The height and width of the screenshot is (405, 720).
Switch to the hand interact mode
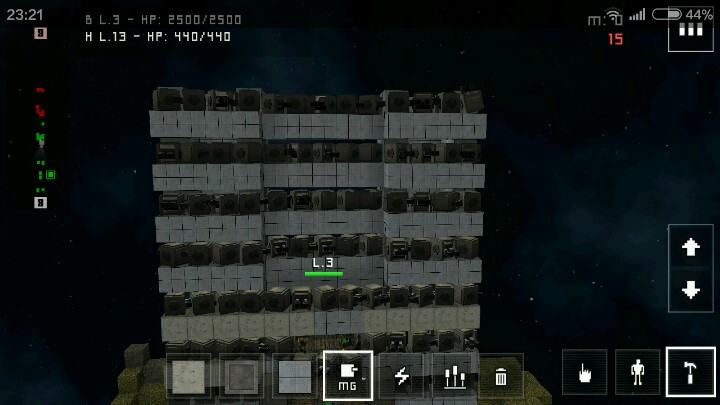click(585, 372)
